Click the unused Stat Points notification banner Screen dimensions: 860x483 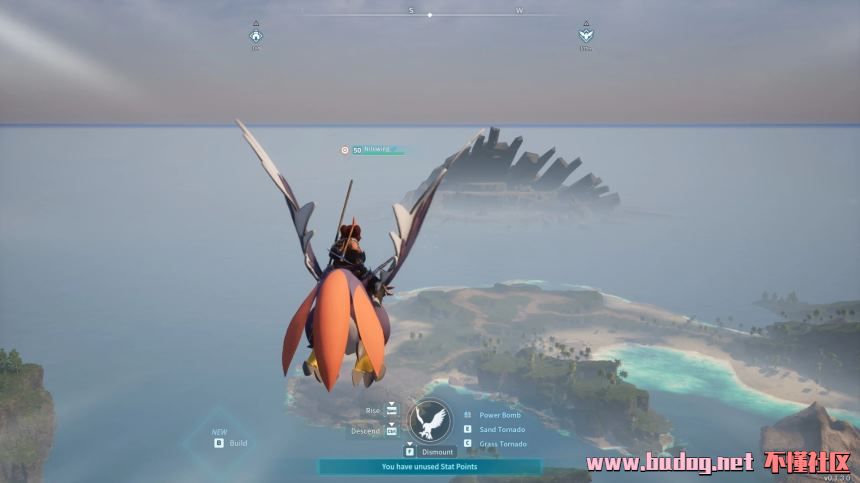(430, 466)
